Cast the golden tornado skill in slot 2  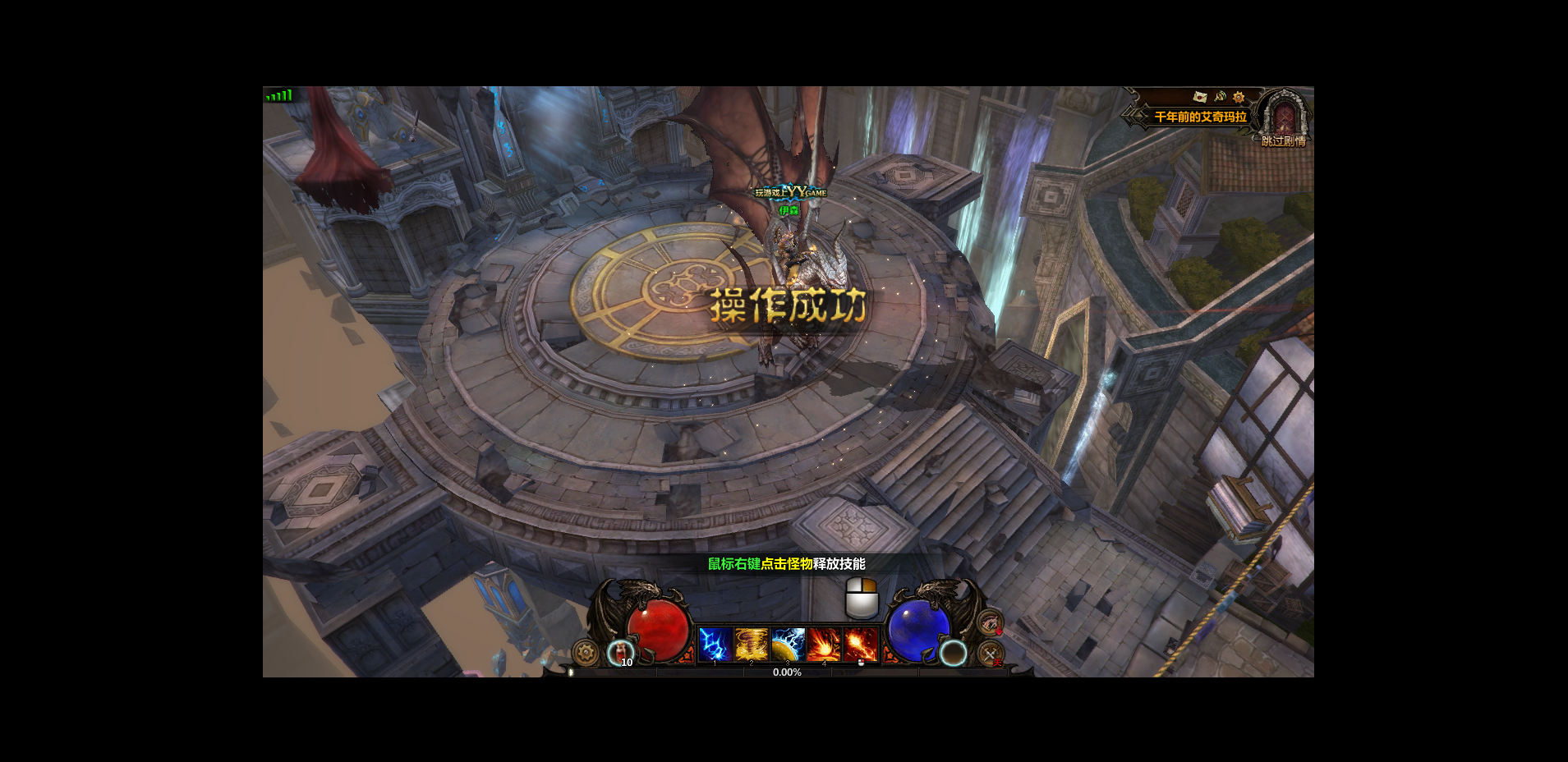[x=751, y=645]
